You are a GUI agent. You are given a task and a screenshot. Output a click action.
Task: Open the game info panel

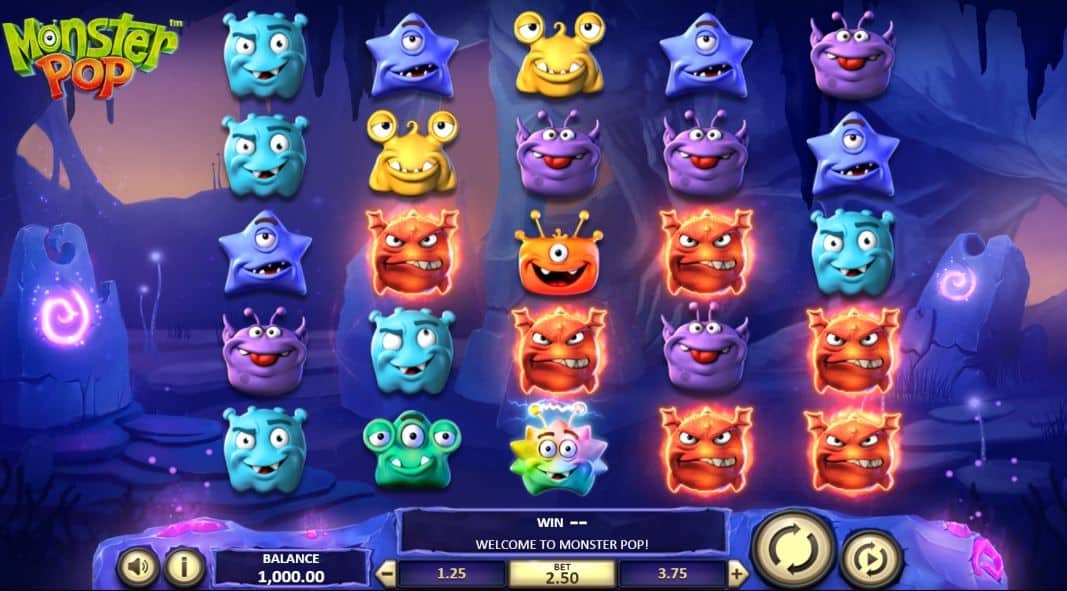point(184,567)
